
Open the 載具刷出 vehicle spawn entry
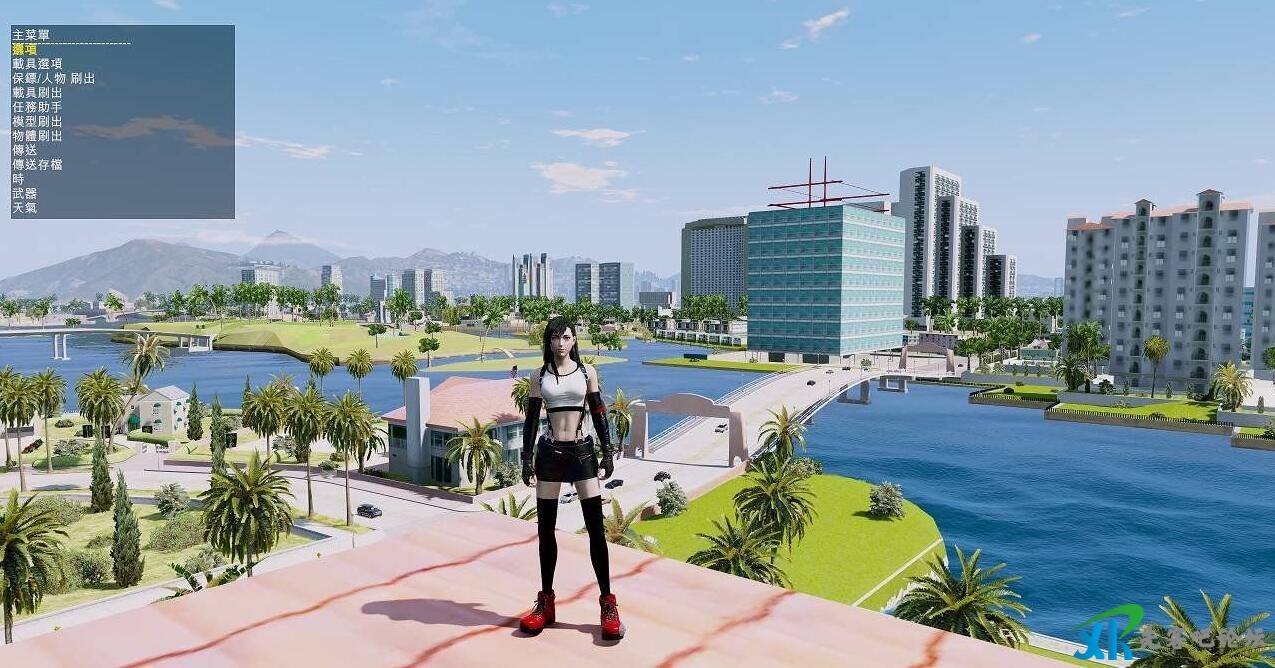pos(37,92)
